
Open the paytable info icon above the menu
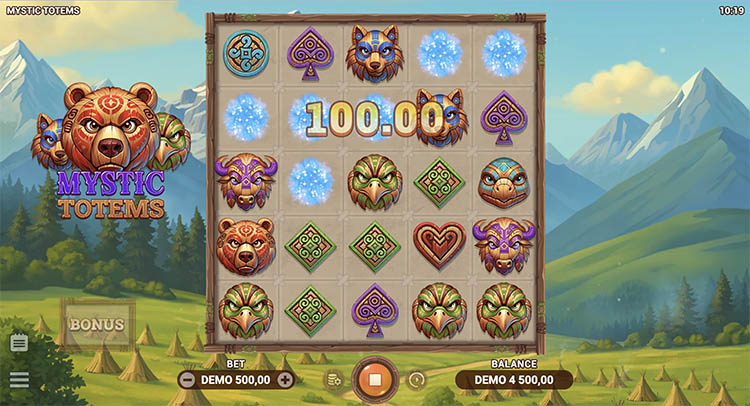[18, 343]
